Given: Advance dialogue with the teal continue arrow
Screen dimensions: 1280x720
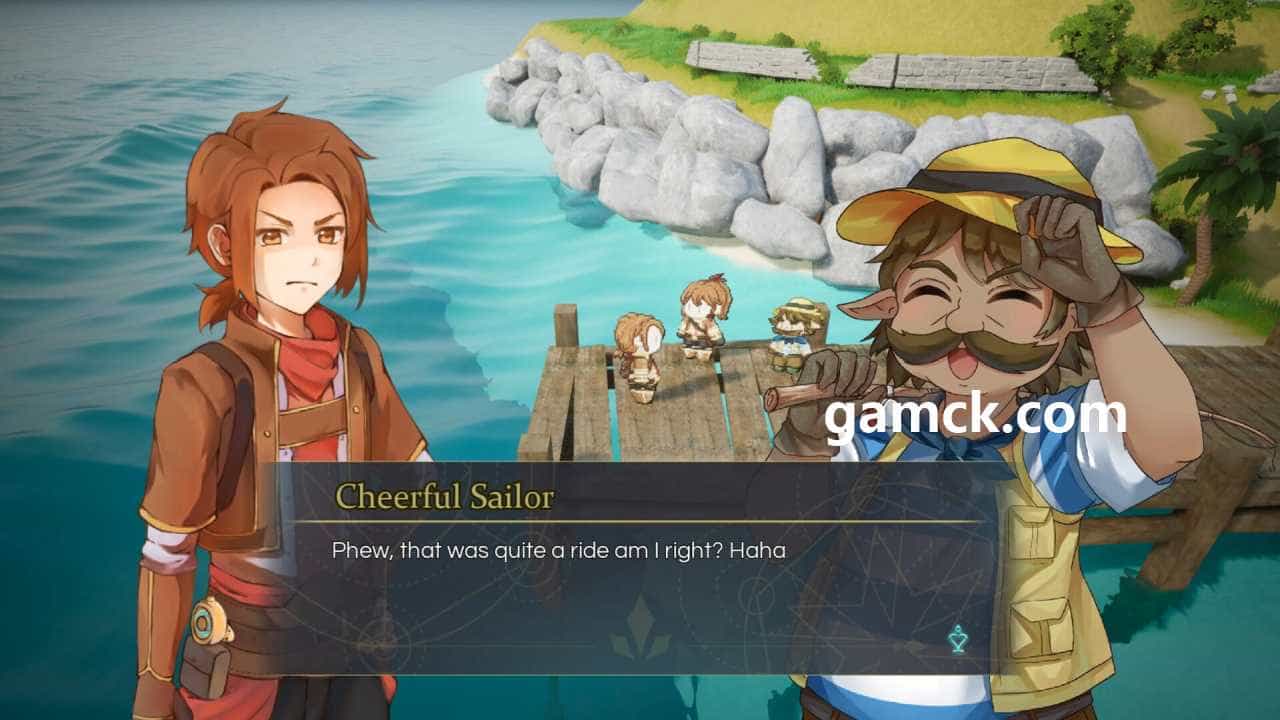Looking at the screenshot, I should click(958, 639).
